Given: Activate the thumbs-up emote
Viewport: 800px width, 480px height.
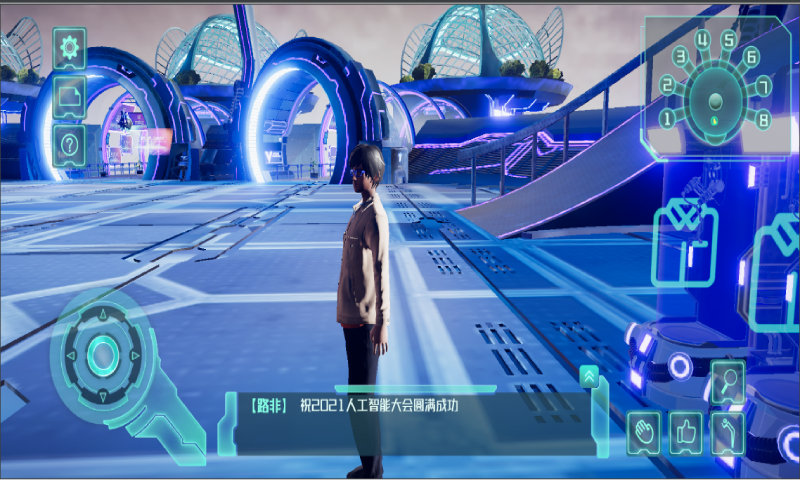Looking at the screenshot, I should coord(686,432).
